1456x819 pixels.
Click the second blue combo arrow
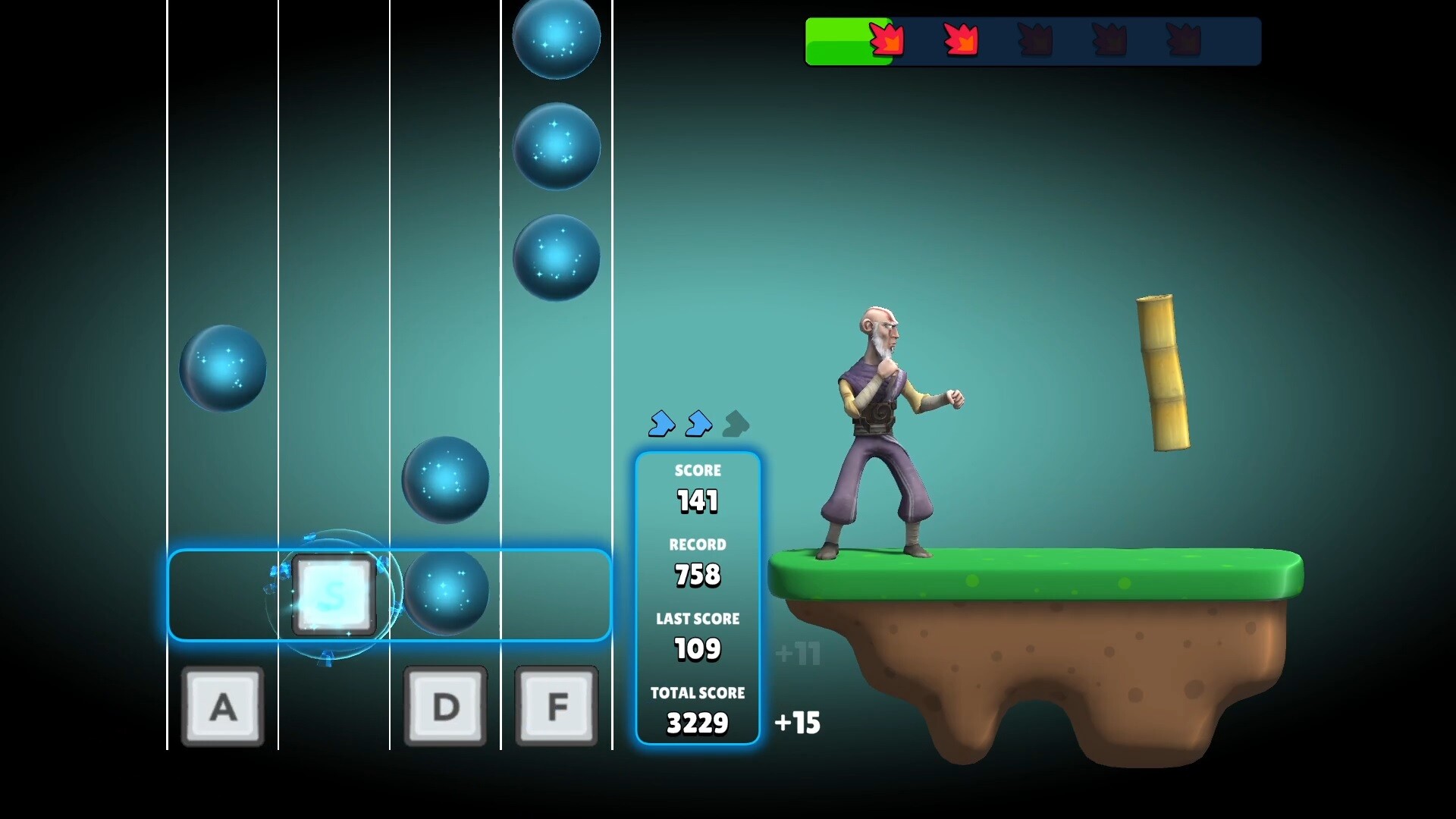698,425
